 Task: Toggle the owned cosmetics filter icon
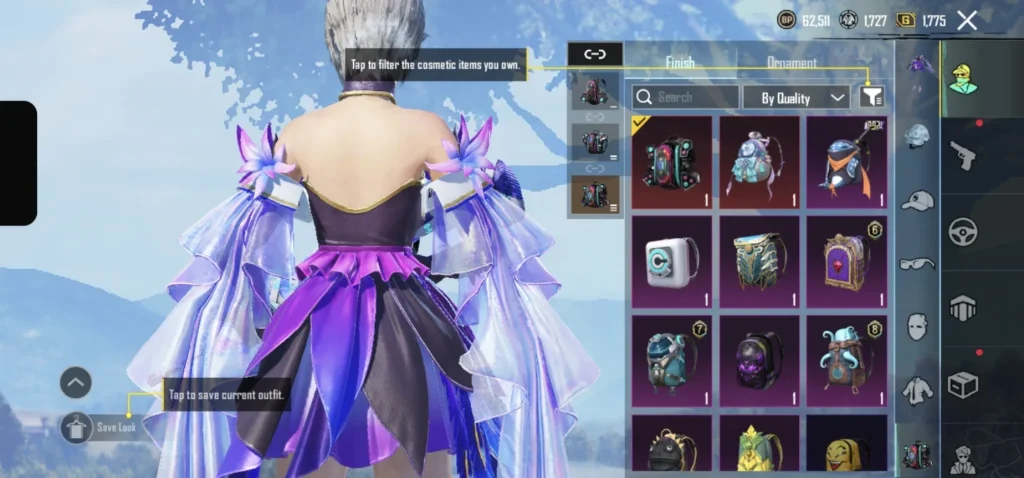pos(871,96)
